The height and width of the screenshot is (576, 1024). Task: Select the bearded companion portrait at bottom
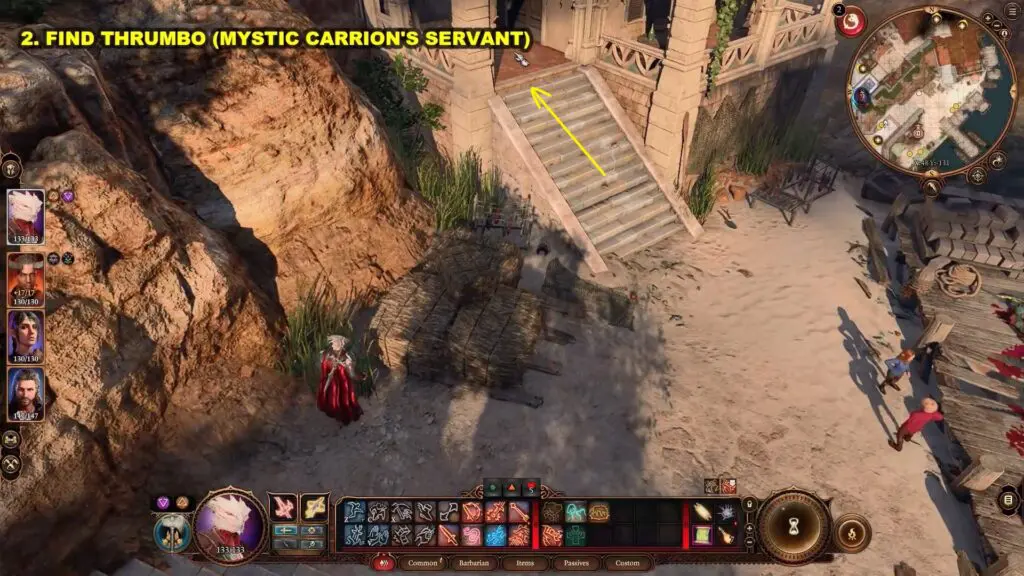tap(25, 394)
